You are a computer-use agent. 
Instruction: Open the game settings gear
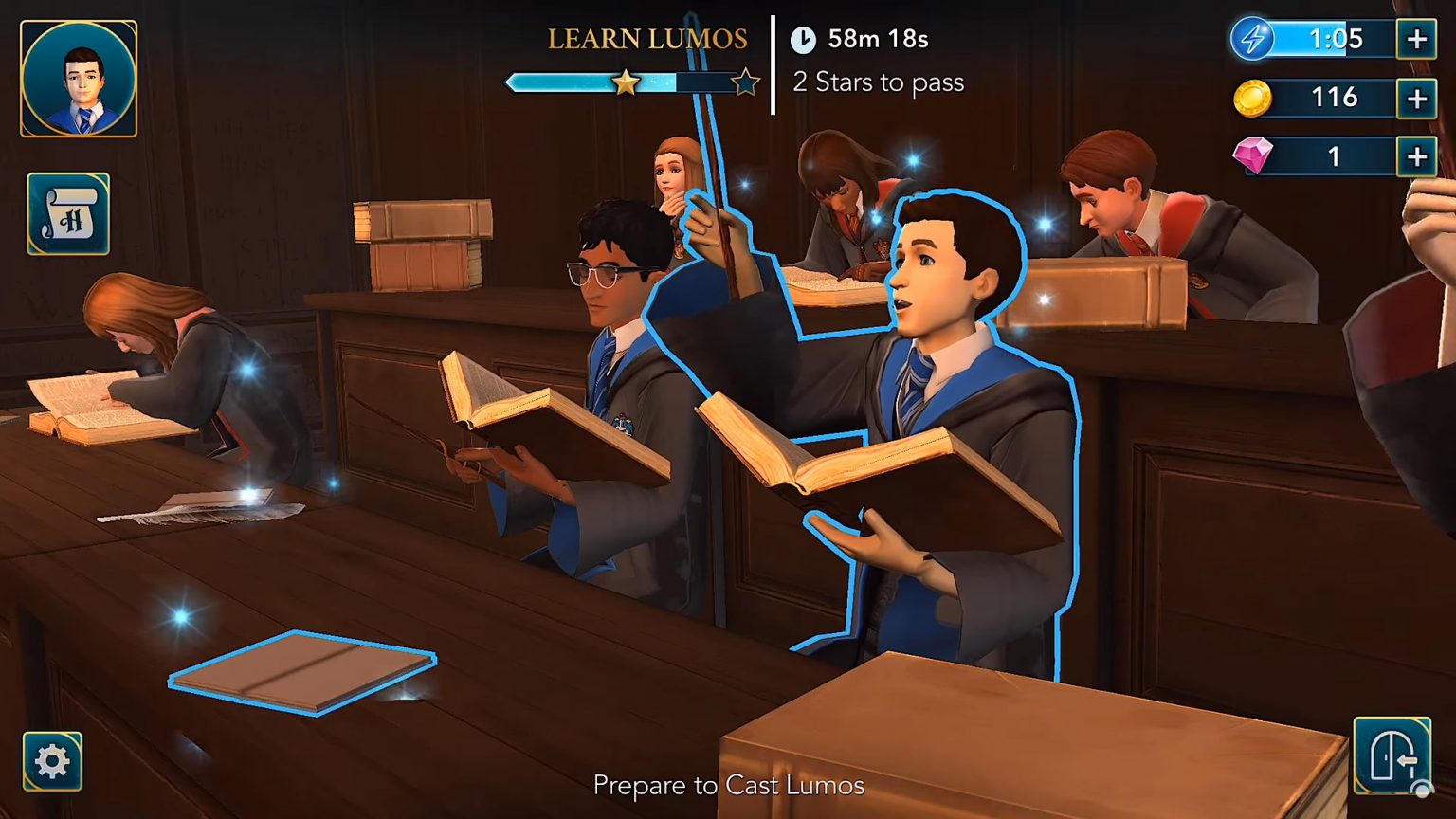[x=52, y=758]
